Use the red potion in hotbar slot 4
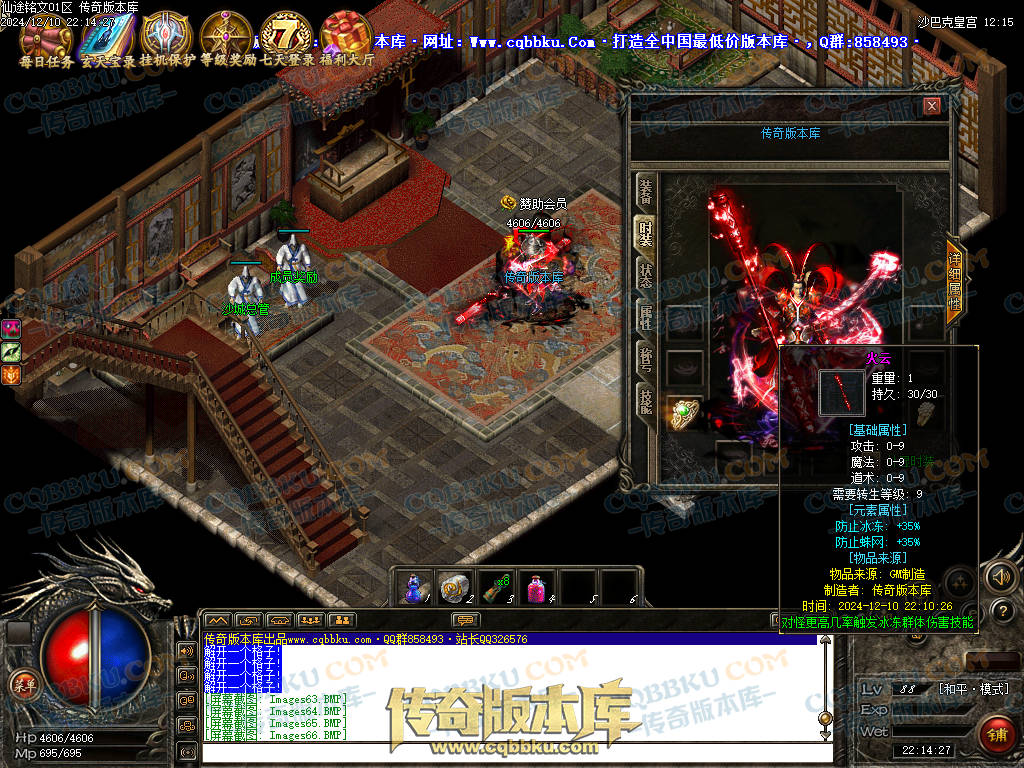 click(x=538, y=586)
